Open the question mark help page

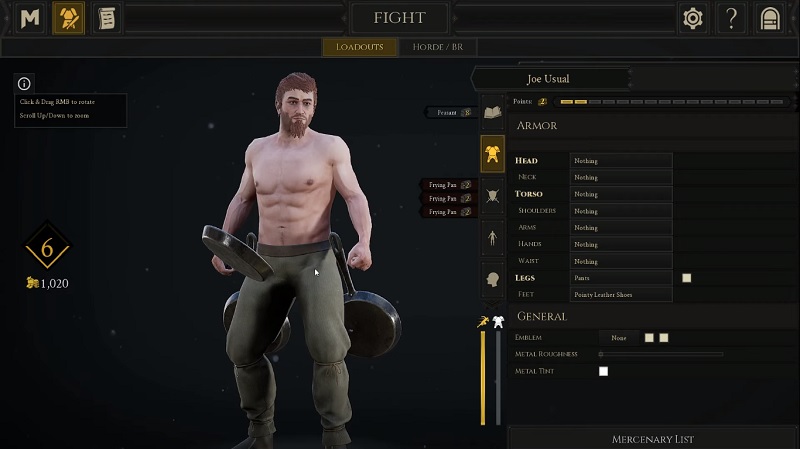[732, 18]
